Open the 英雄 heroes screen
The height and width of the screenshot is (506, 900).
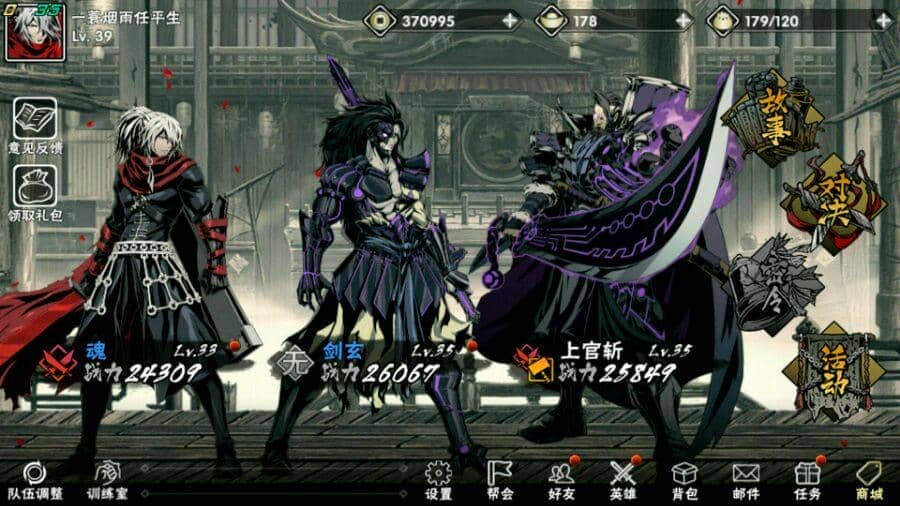click(x=623, y=481)
